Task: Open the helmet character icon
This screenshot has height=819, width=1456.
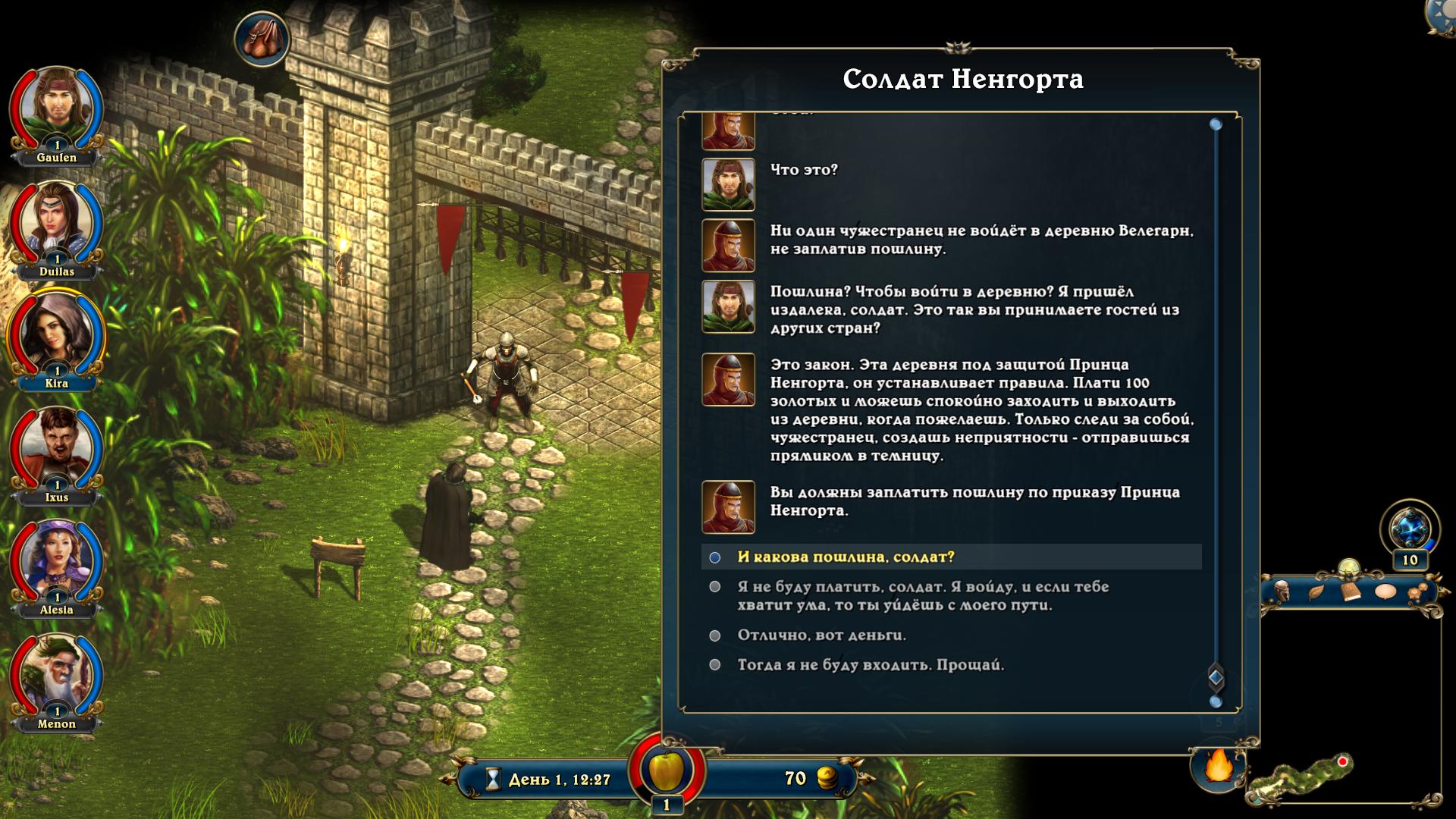Action: tap(1282, 592)
